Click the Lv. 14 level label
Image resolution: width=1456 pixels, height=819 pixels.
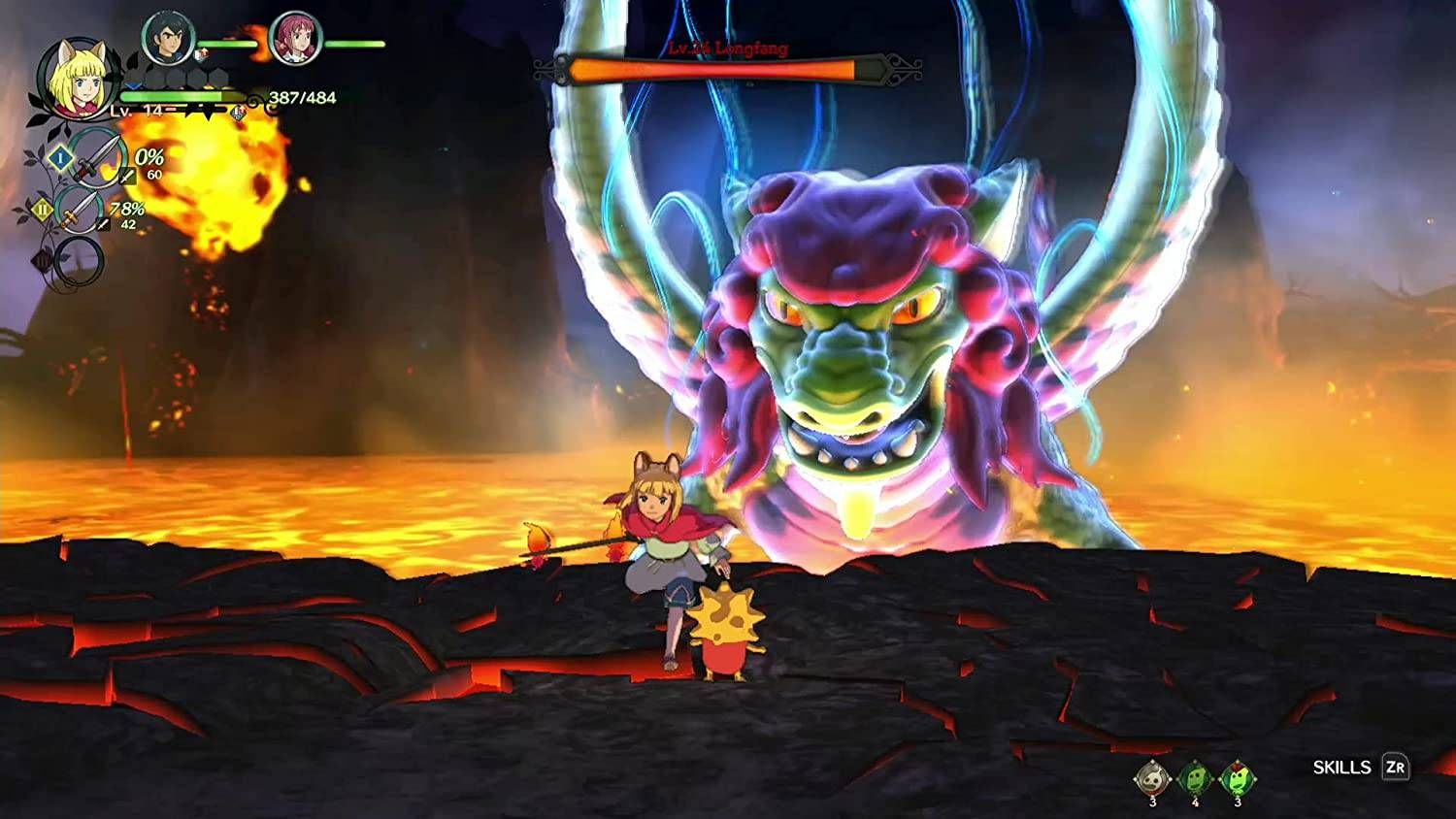tap(138, 111)
